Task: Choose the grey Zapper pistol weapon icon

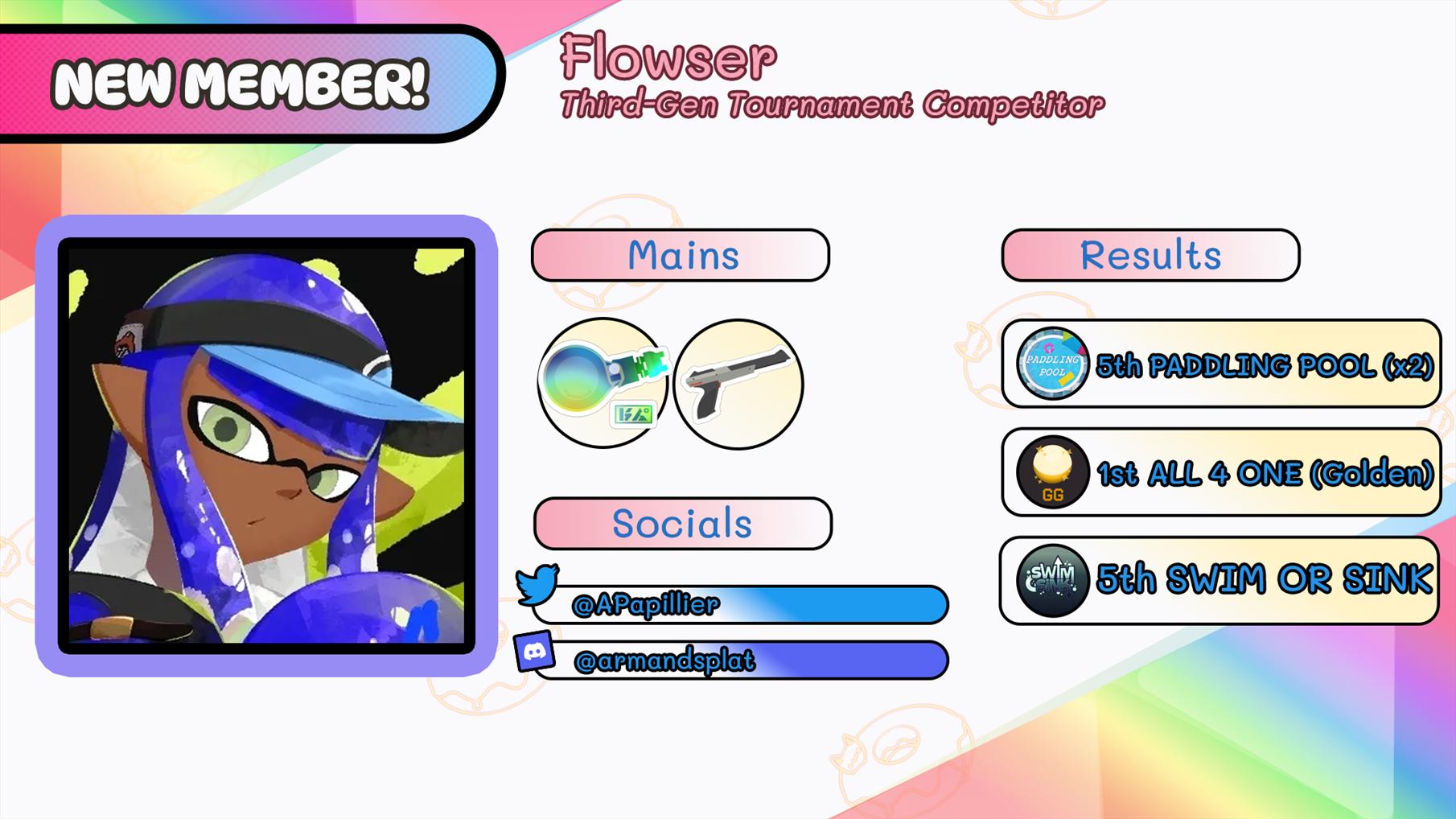Action: point(738,384)
